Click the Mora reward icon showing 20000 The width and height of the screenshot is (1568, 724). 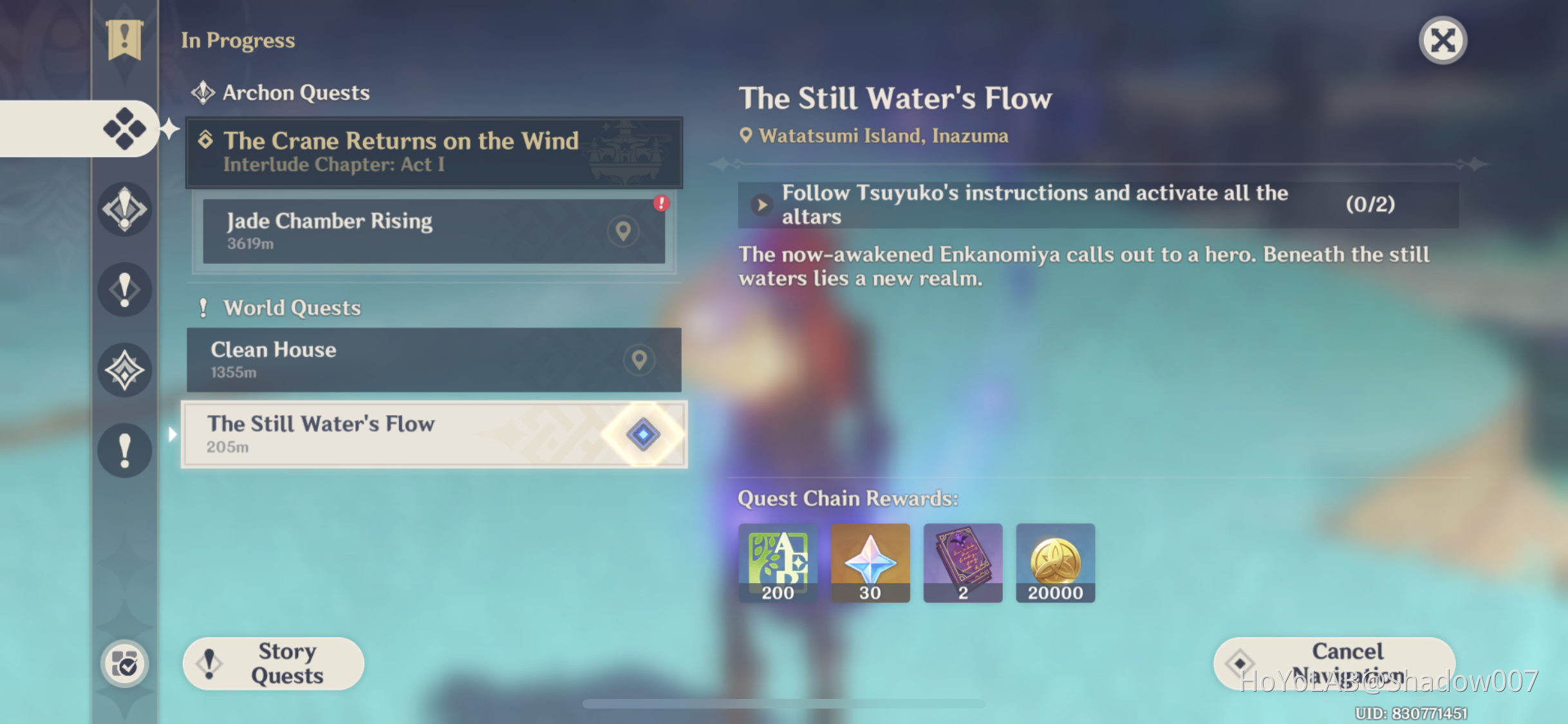pyautogui.click(x=1055, y=563)
